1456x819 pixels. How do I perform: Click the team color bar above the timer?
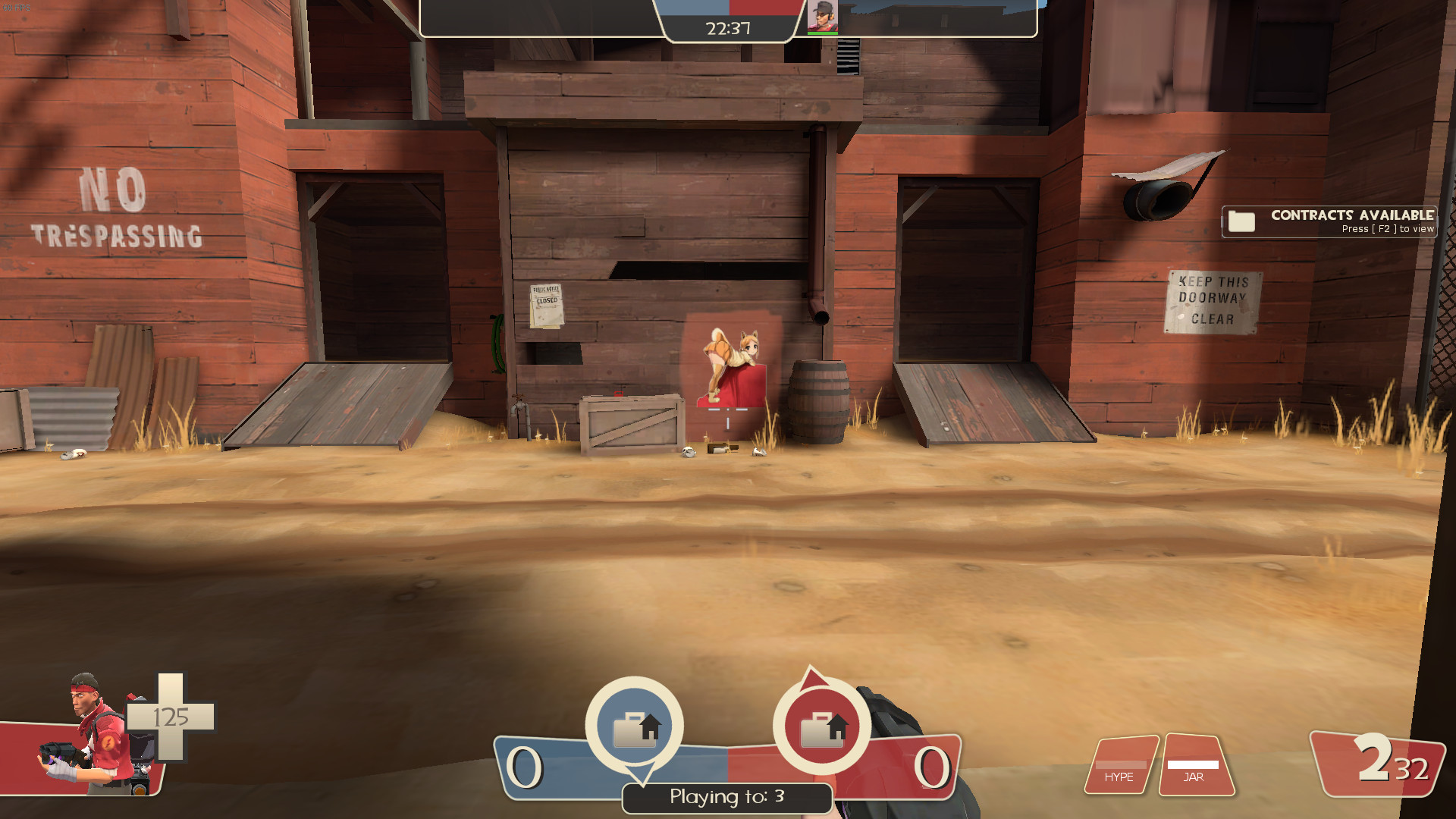726,9
